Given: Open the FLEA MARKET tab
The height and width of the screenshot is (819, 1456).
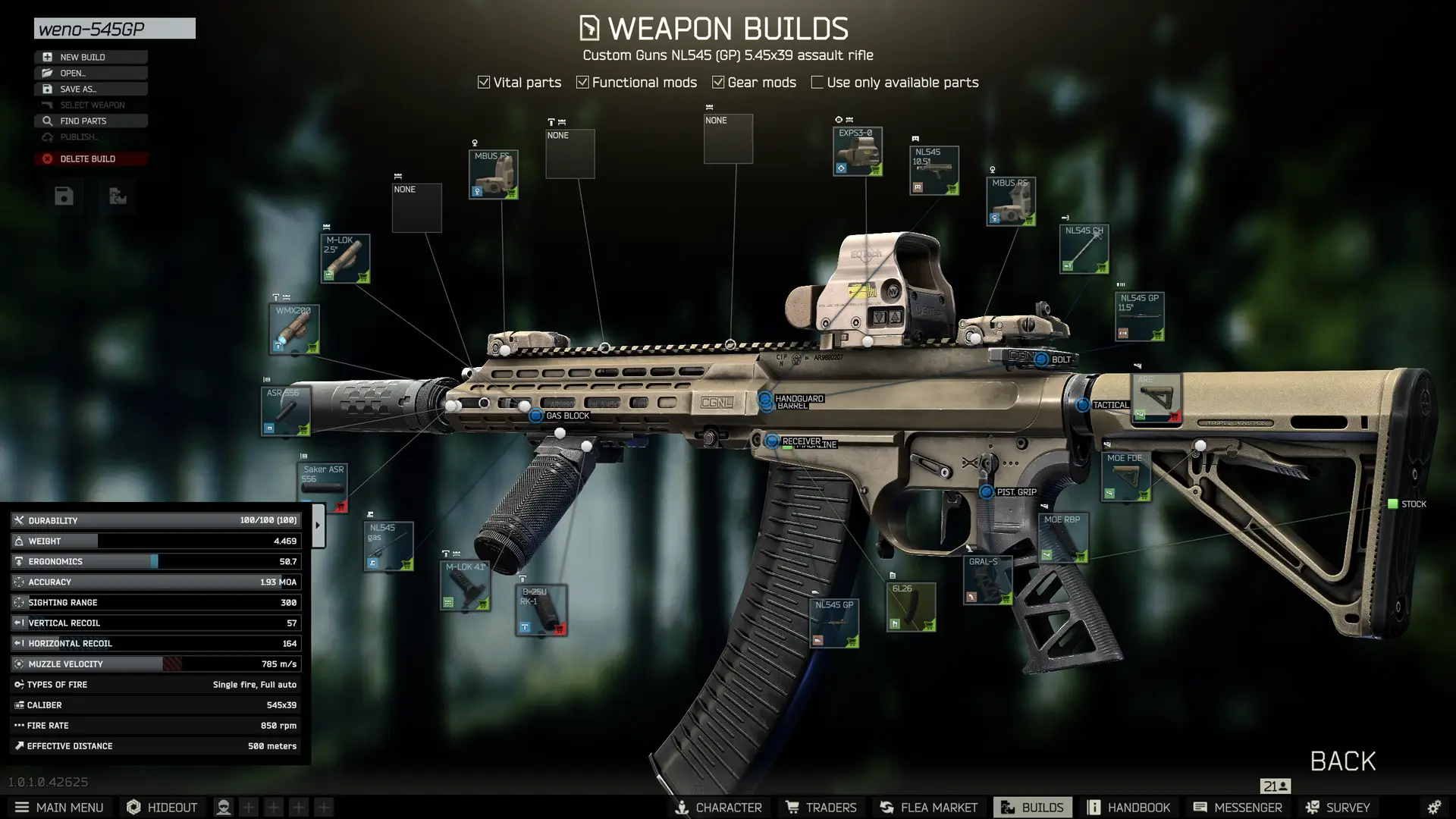Looking at the screenshot, I should tap(928, 807).
